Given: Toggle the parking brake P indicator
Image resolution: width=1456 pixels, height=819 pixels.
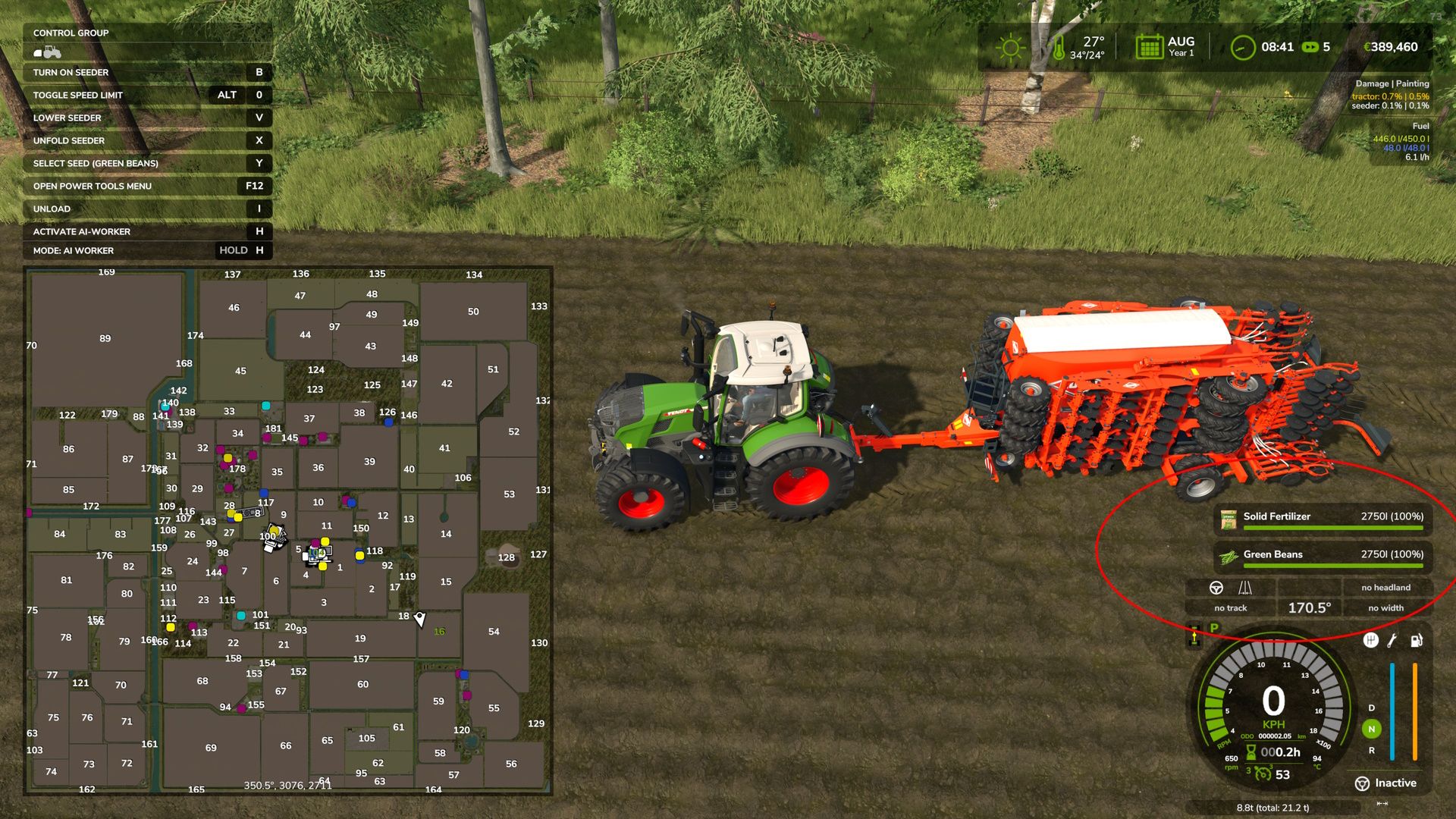Looking at the screenshot, I should pyautogui.click(x=1214, y=629).
